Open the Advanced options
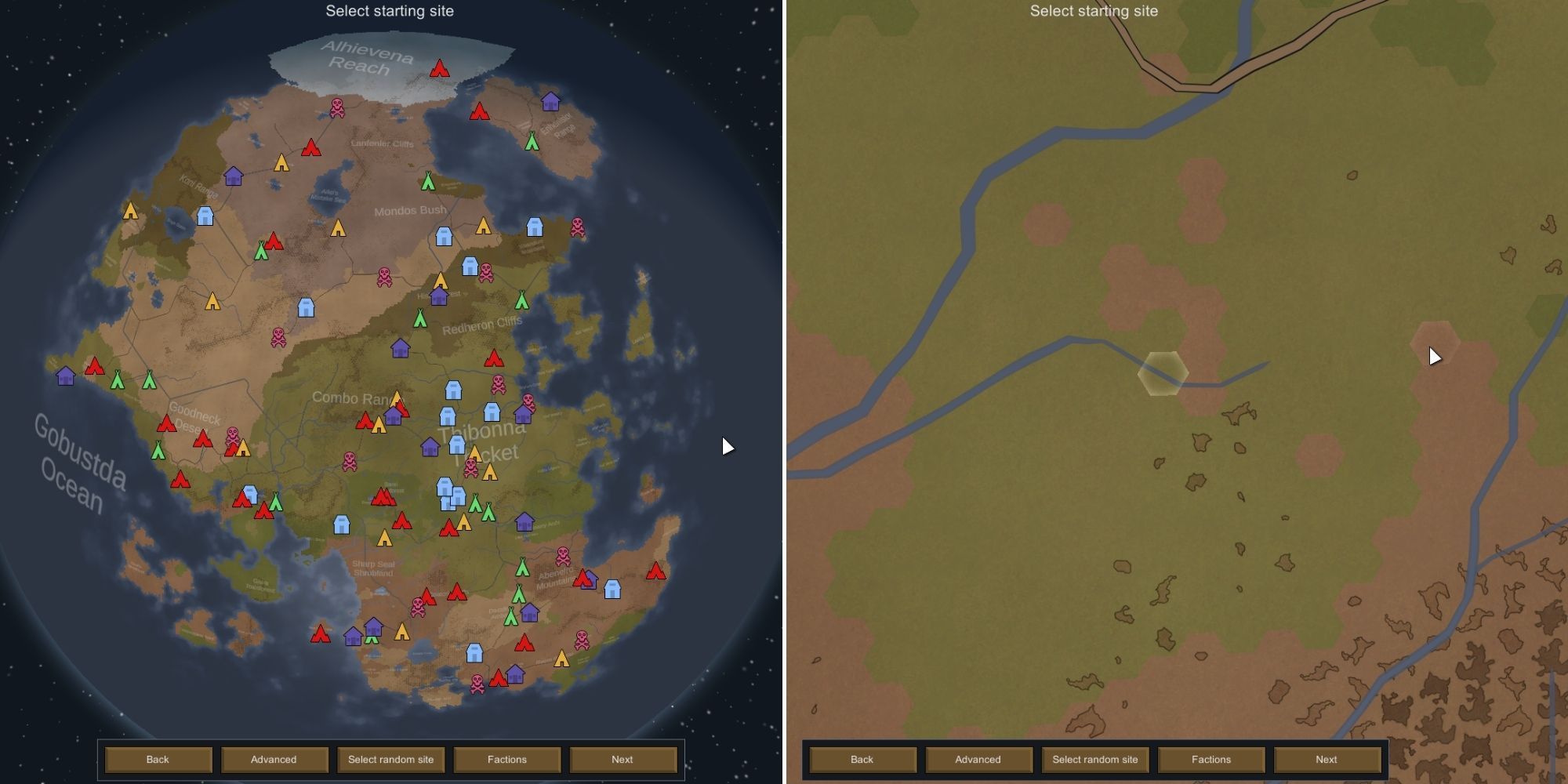 point(274,759)
